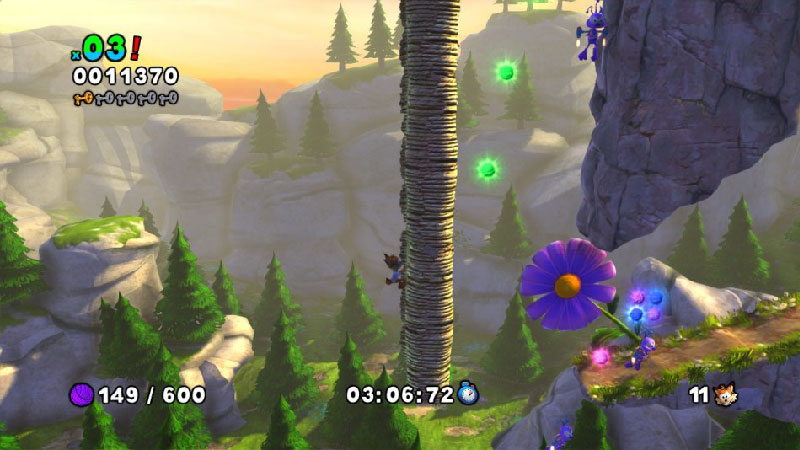Click the purple yarn ball icon
Screen dimensions: 800x450
coord(81,395)
